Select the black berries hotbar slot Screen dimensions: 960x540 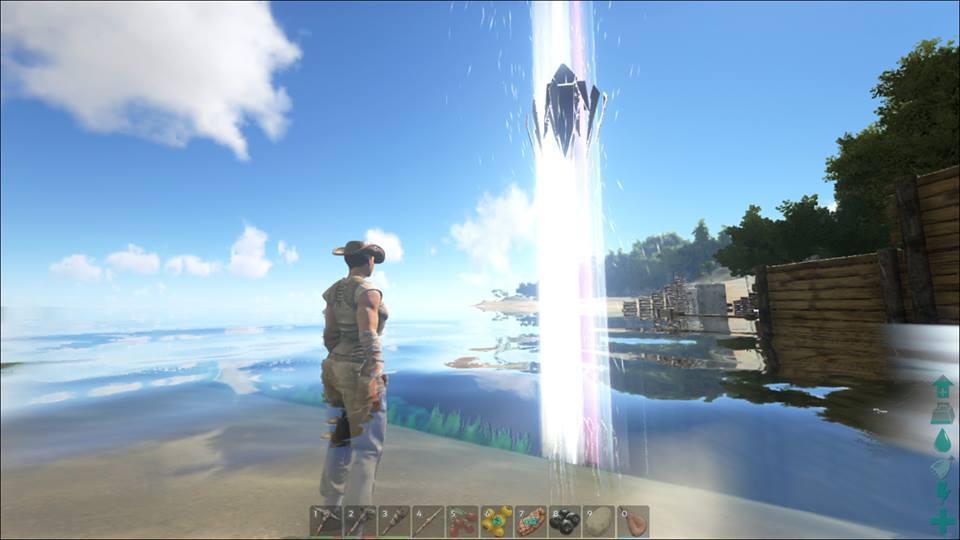(x=564, y=521)
